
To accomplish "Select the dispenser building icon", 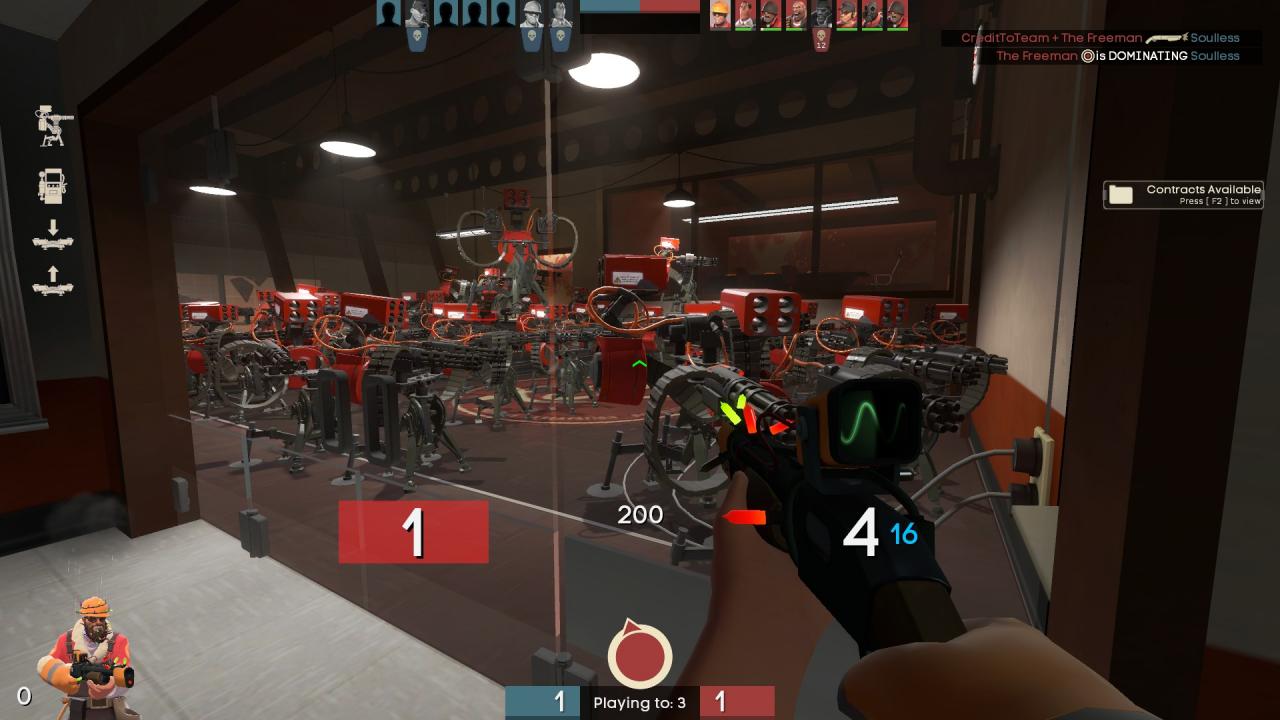I will tap(52, 186).
